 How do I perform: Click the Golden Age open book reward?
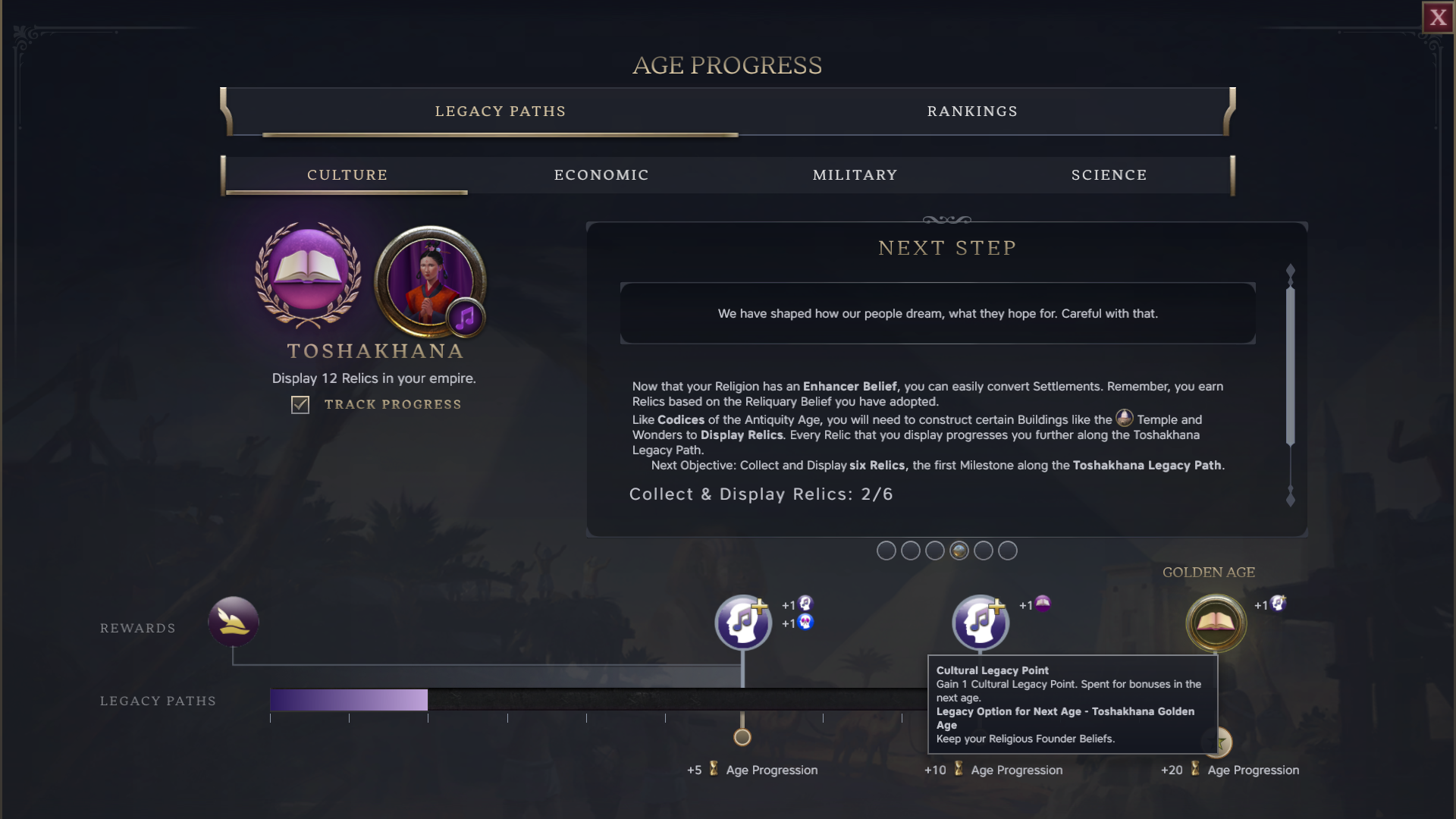[1216, 623]
